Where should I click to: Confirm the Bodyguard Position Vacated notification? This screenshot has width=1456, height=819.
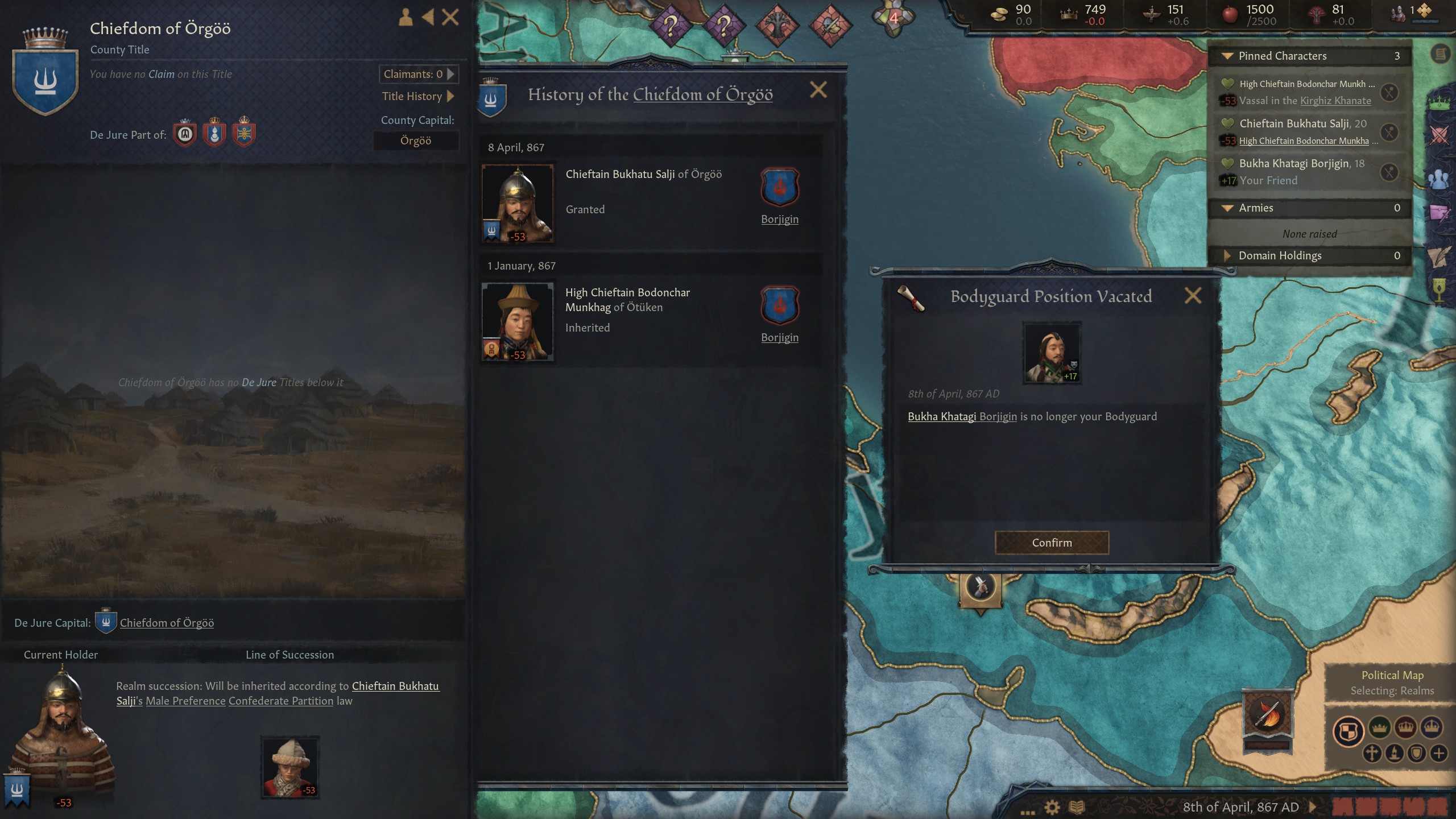pos(1052,542)
